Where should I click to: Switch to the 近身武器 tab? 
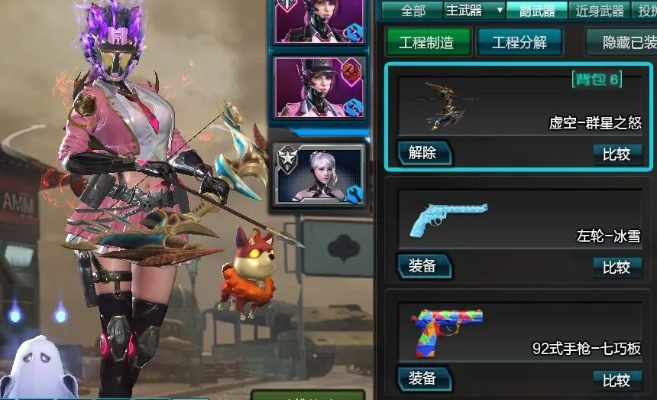(600, 11)
